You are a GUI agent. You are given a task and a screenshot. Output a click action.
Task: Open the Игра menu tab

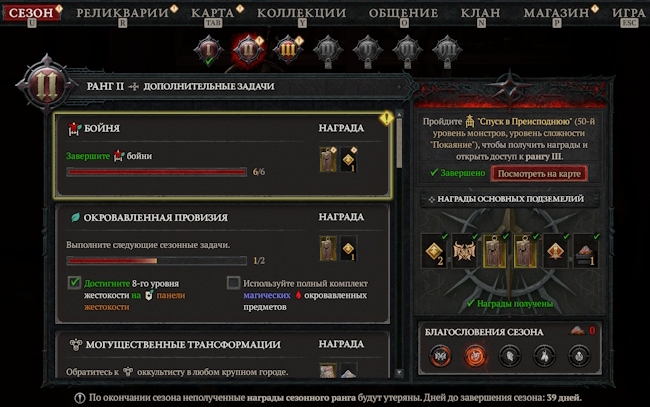click(x=629, y=14)
